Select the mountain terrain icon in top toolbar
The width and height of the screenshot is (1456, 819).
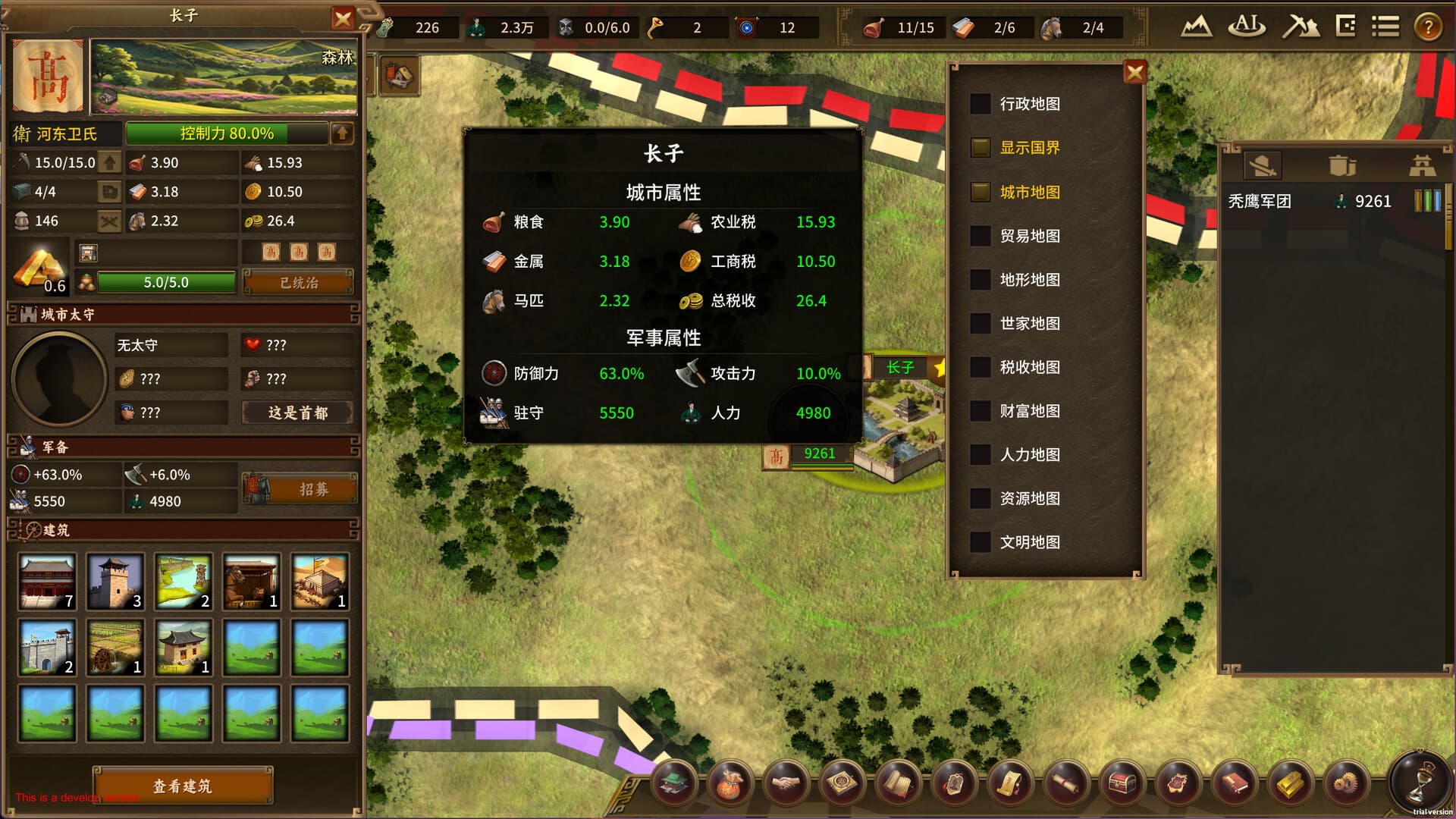(1197, 25)
